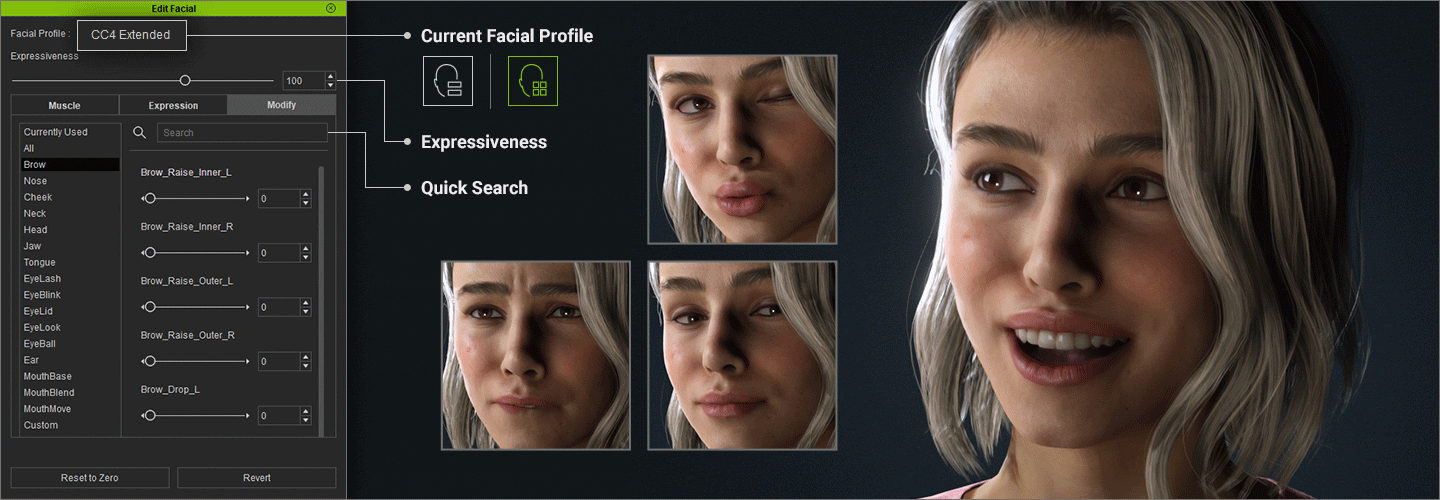This screenshot has width=1440, height=500.
Task: Select the Modify tab
Action: pyautogui.click(x=281, y=105)
